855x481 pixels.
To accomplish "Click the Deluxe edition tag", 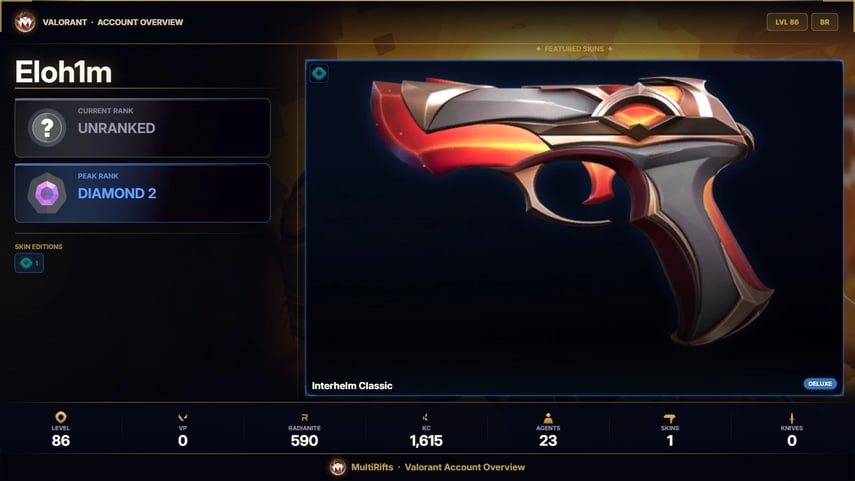I will click(x=820, y=384).
